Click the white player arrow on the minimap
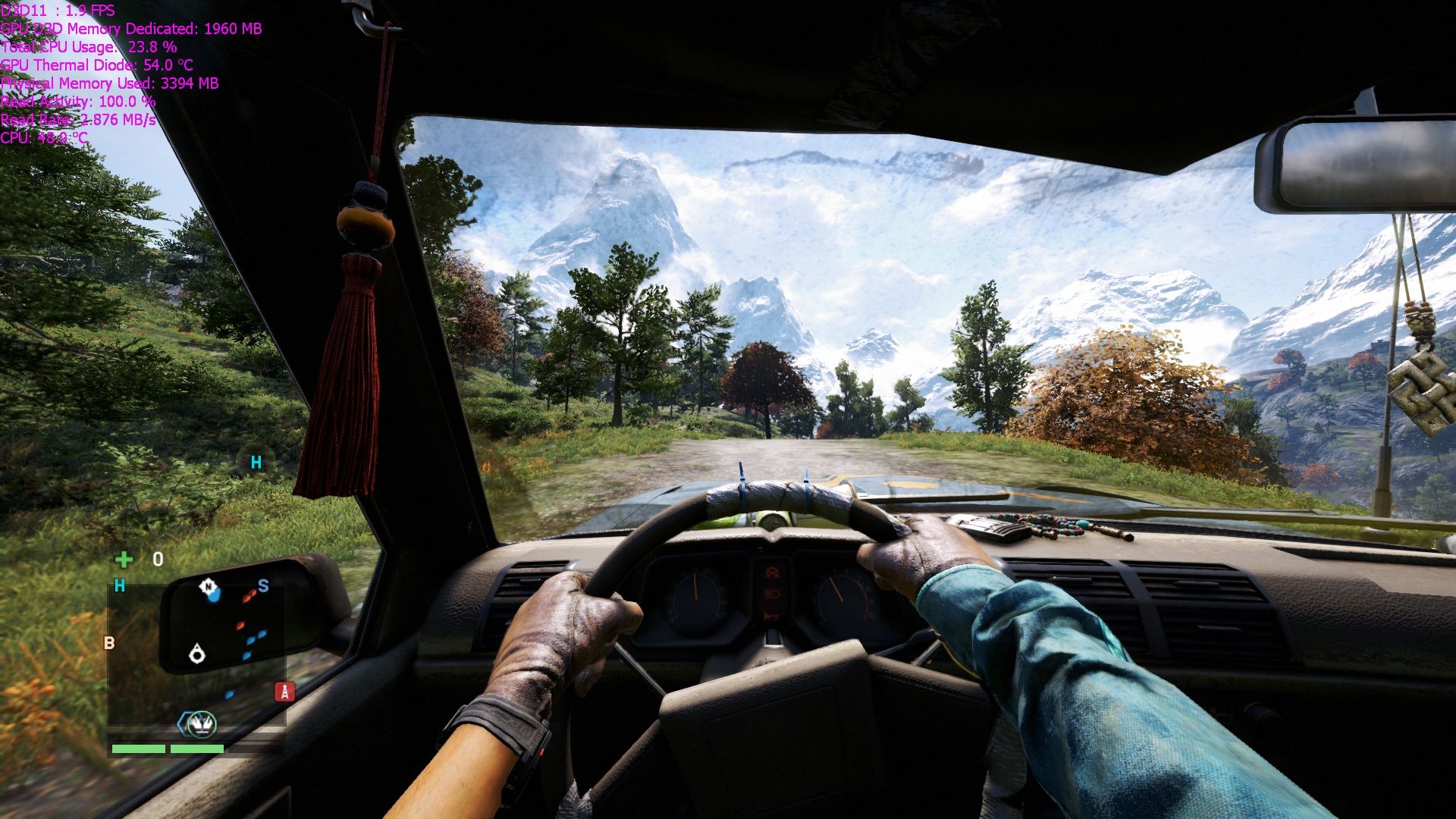 (197, 653)
